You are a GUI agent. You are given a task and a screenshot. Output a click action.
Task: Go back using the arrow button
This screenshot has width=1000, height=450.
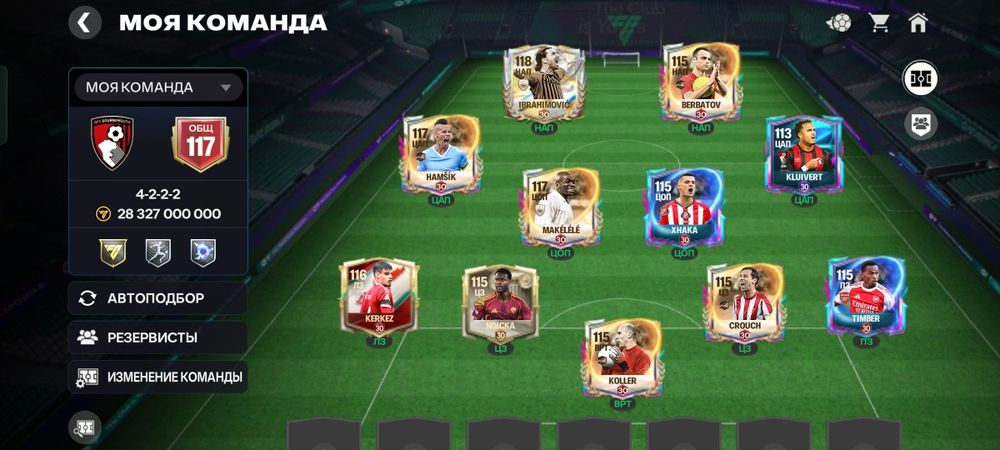click(x=85, y=22)
